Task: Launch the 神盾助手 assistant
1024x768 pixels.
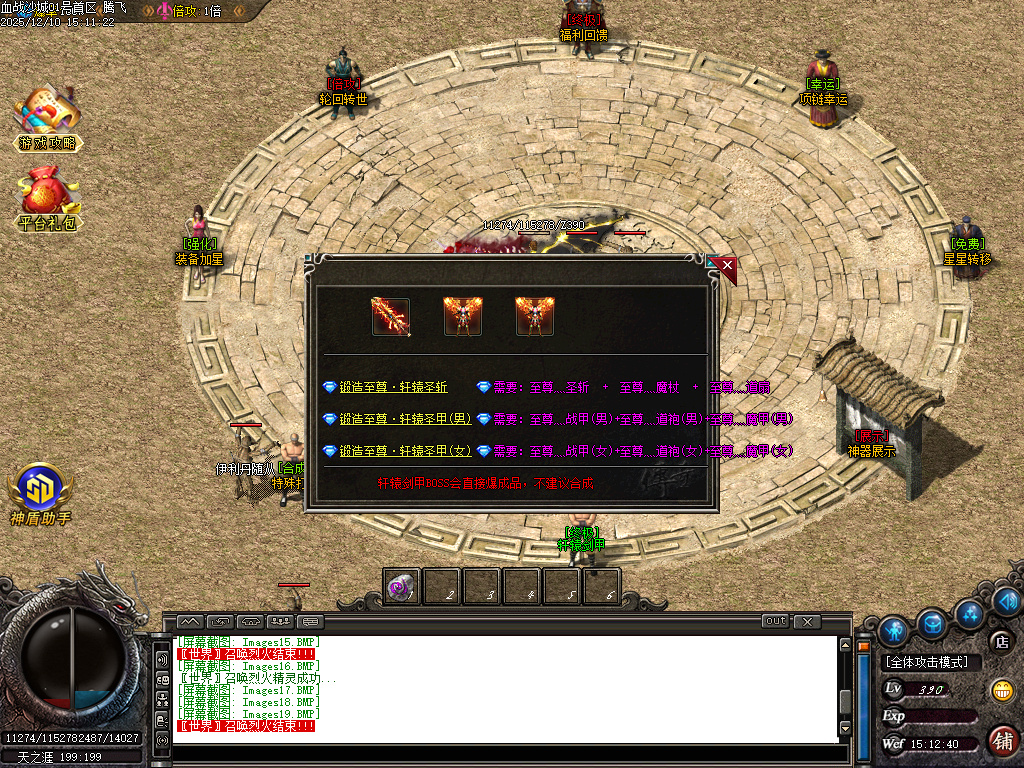Action: pyautogui.click(x=41, y=495)
